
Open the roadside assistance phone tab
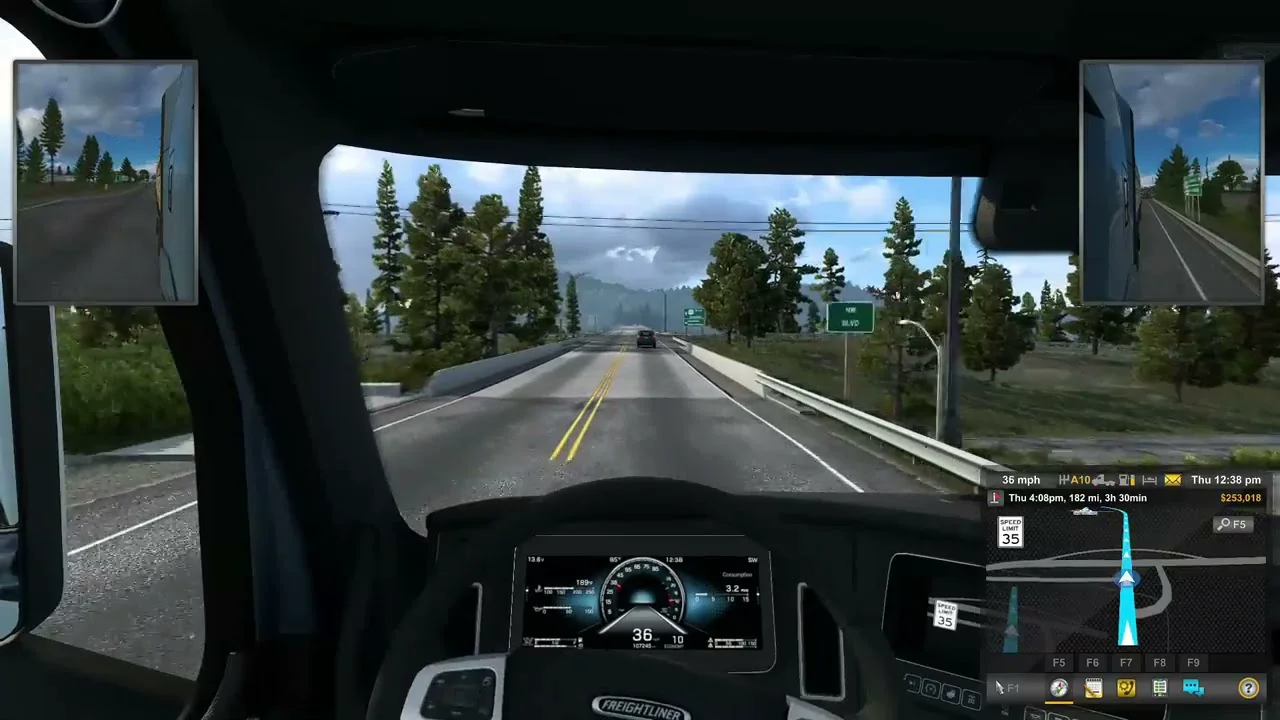pyautogui.click(x=1126, y=688)
